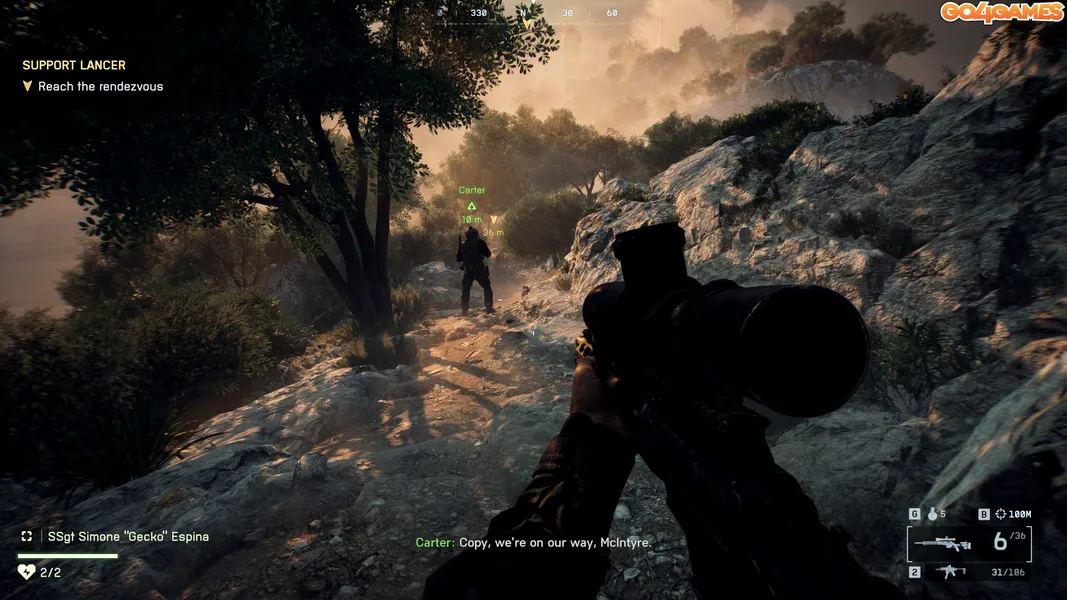Open the Reach the rendezvous objective
This screenshot has height=600, width=1067.
coord(100,87)
